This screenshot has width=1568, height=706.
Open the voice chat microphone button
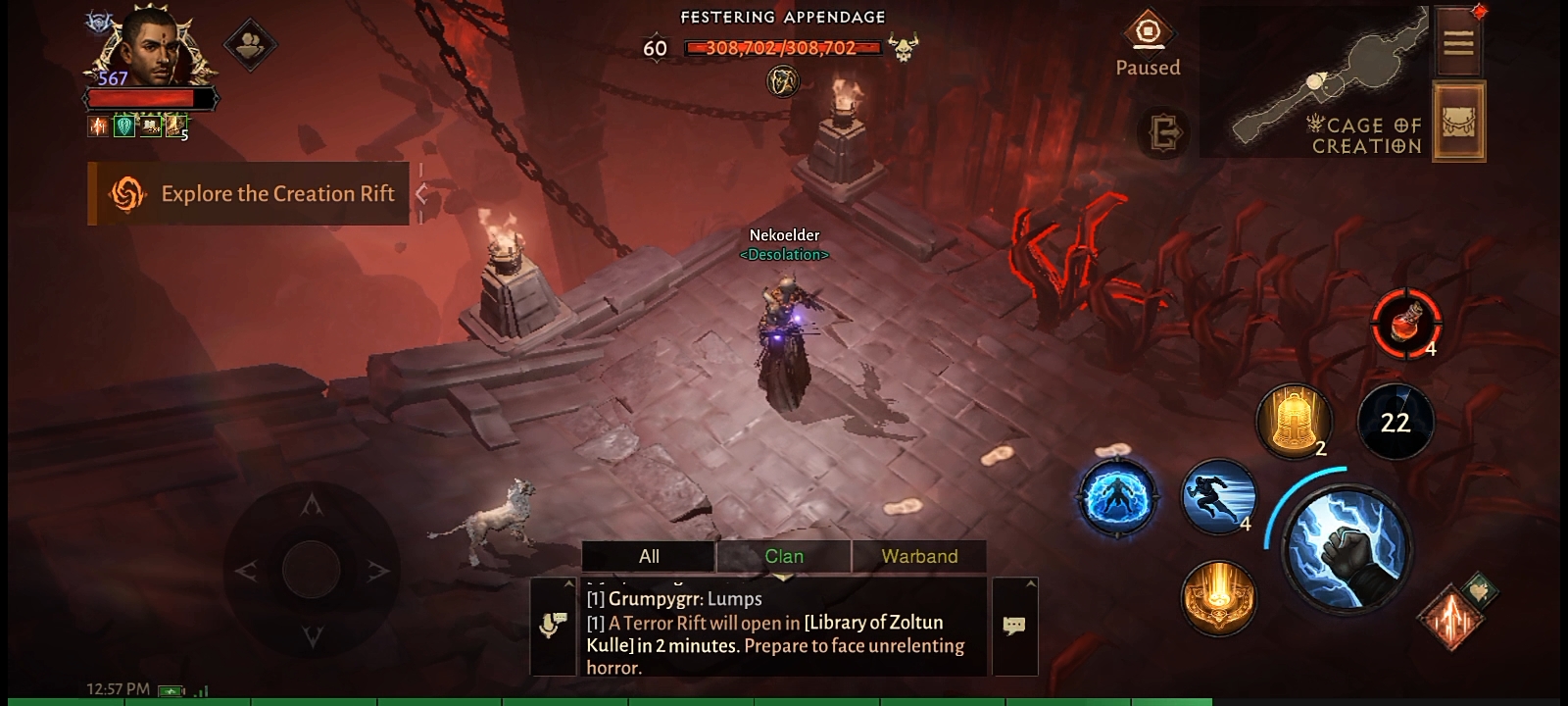553,626
